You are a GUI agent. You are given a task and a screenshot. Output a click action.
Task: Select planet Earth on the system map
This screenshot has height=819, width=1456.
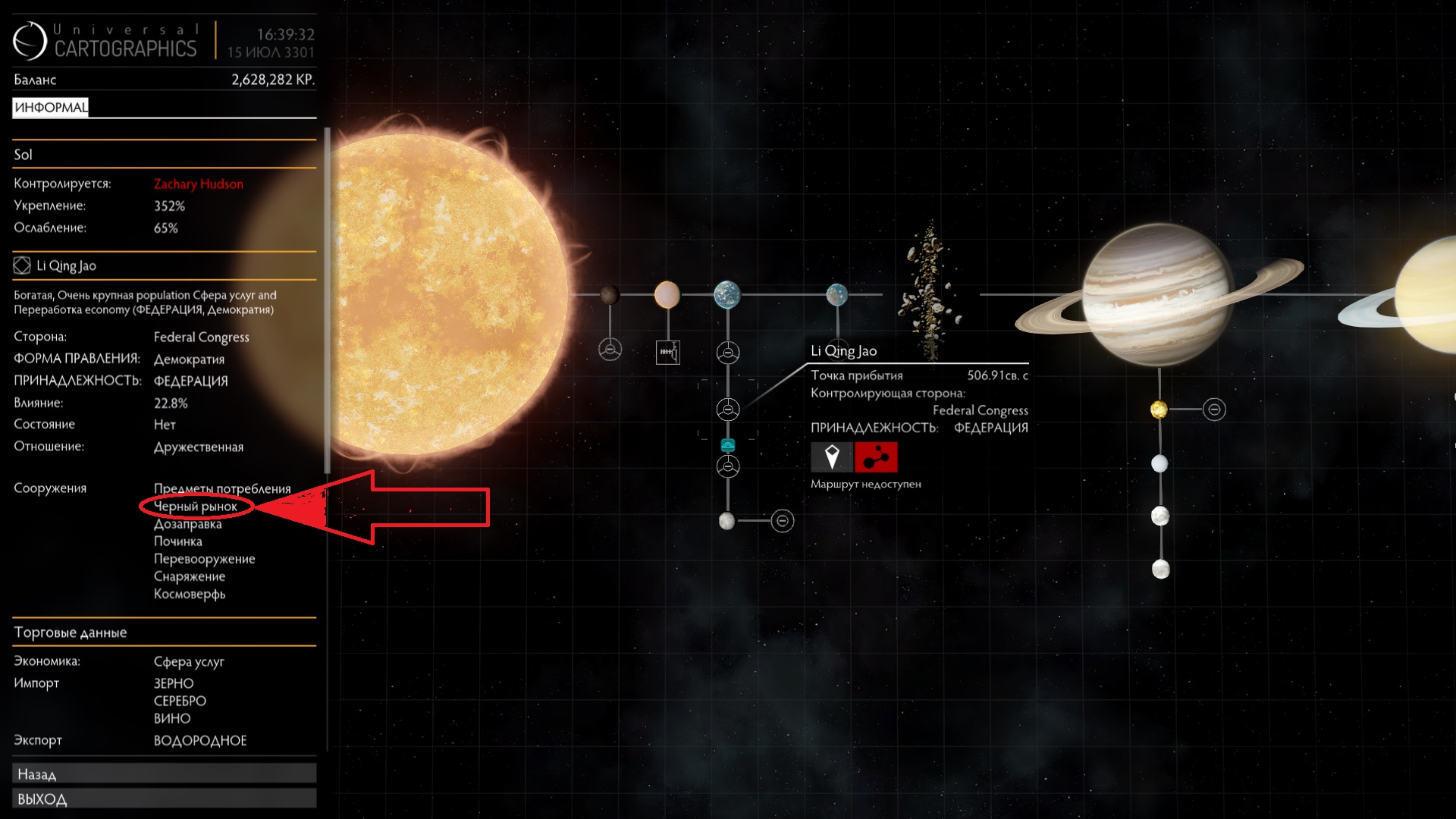click(726, 294)
